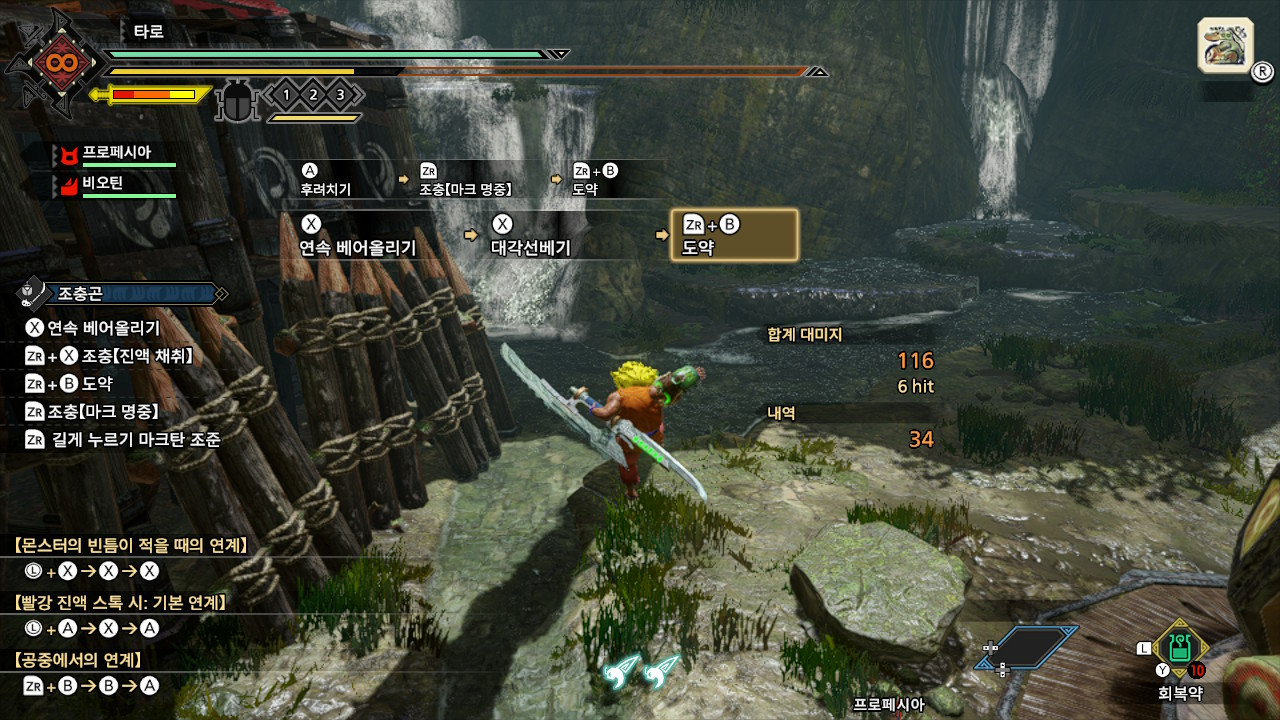Screen dimensions: 1280x720
Task: Click the 공중에서의 연계 combo heading
Action: [78, 660]
